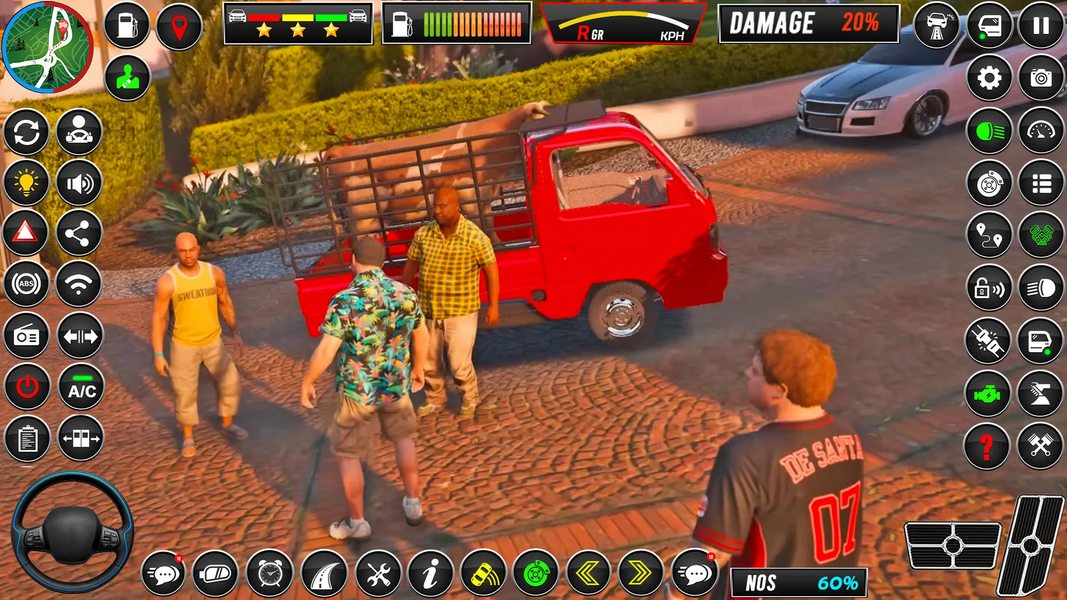Take a screenshot with camera button
The width and height of the screenshot is (1067, 600).
[x=1040, y=78]
